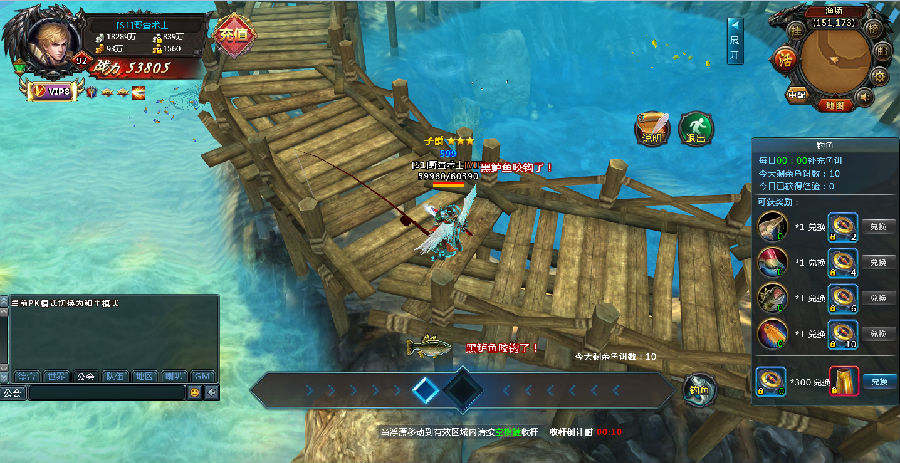The image size is (900, 463).
Task: Open the gear settings icon
Action: click(x=880, y=76)
